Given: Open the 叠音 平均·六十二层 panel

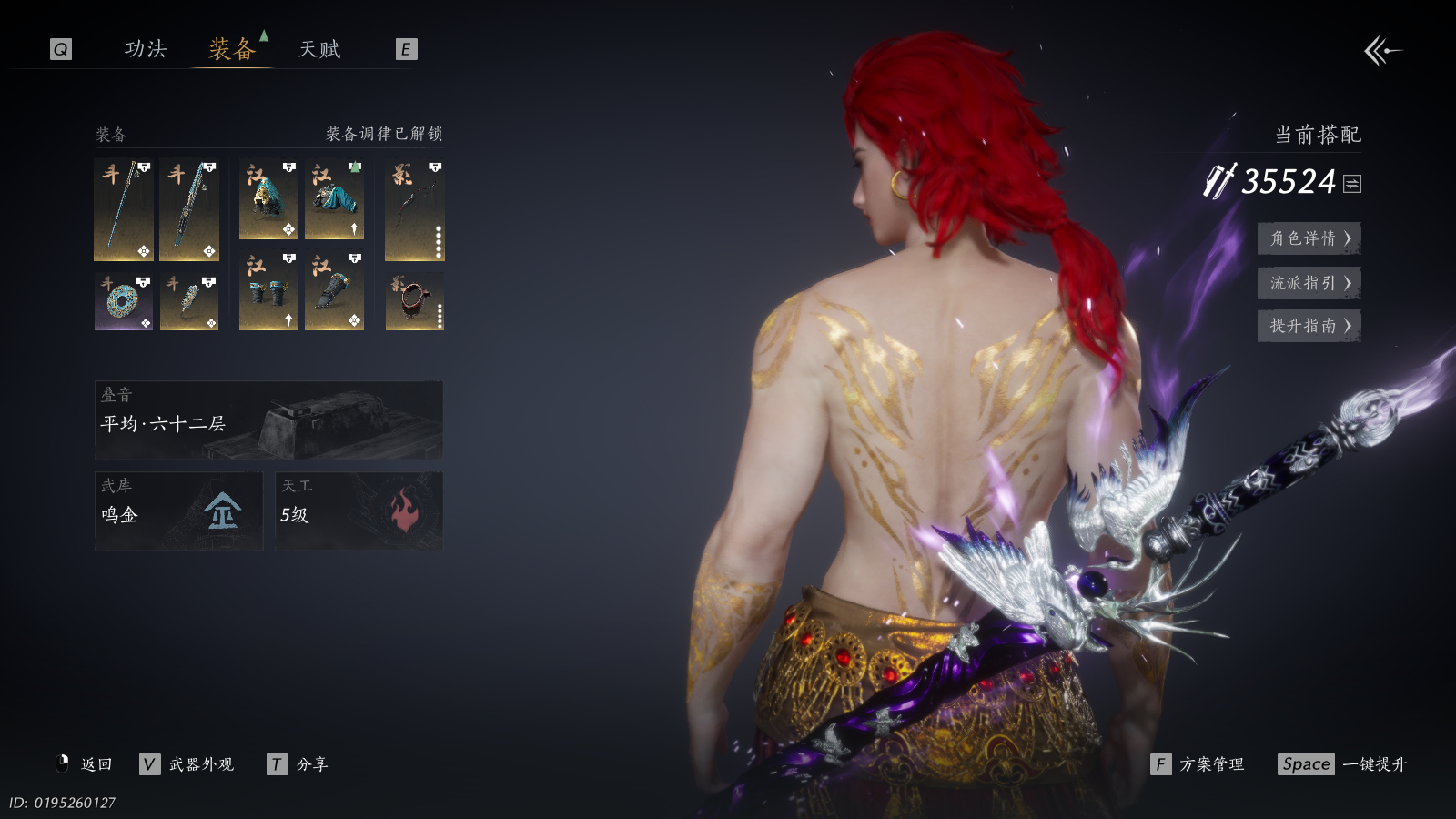Looking at the screenshot, I should (268, 420).
